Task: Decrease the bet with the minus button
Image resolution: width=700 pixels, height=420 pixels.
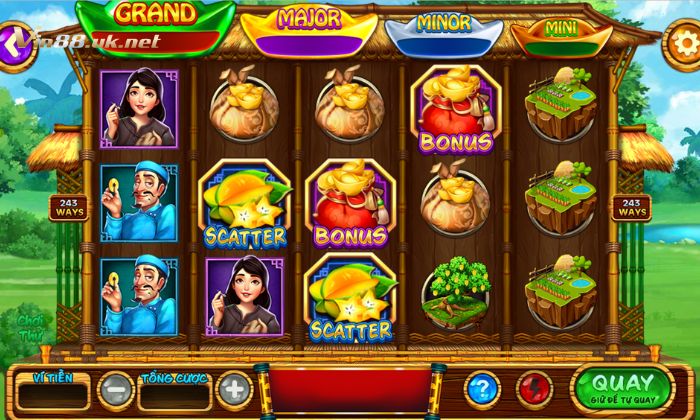Action: 117,388
